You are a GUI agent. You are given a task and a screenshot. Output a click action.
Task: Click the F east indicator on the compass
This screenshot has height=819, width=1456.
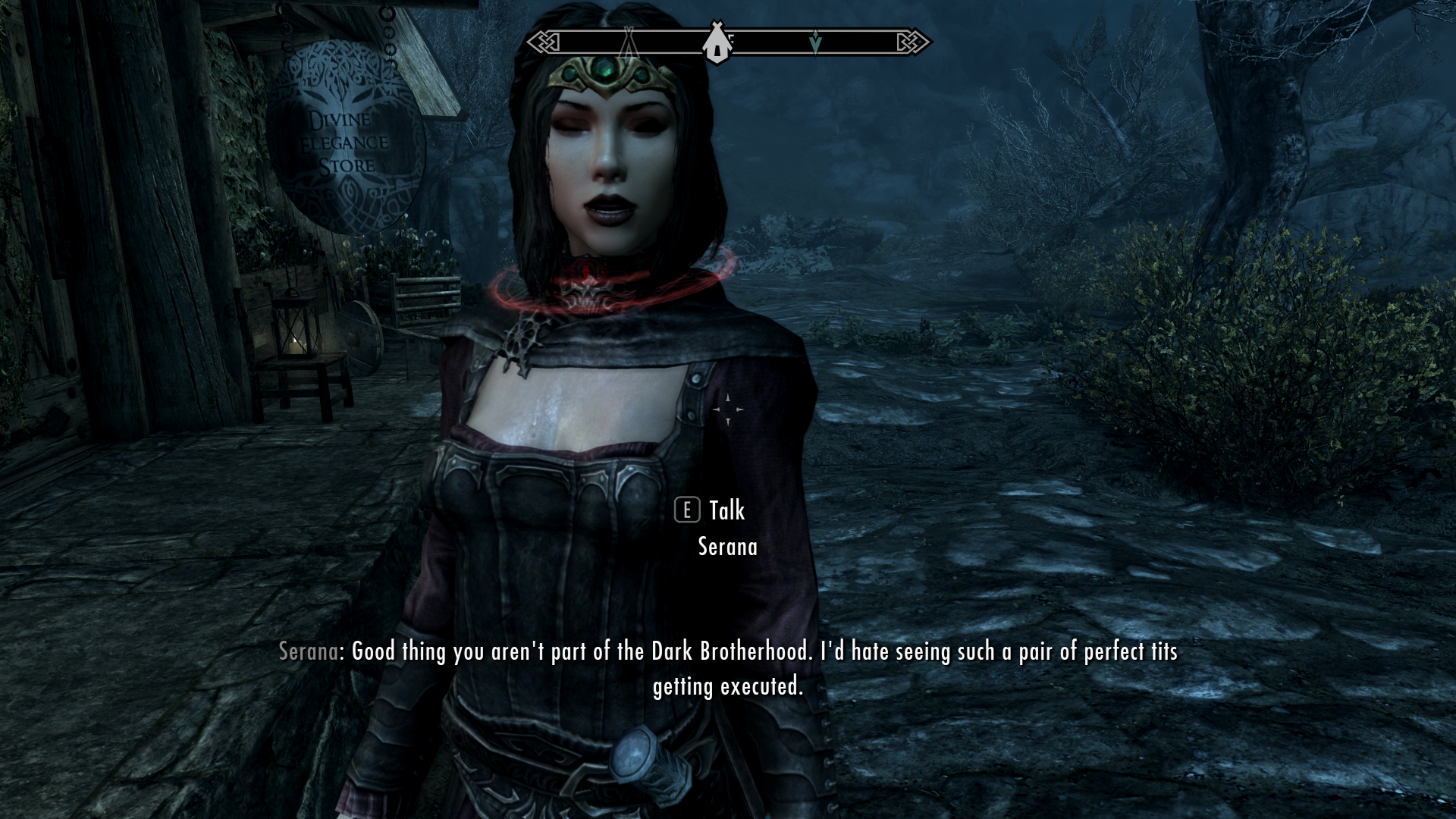731,39
